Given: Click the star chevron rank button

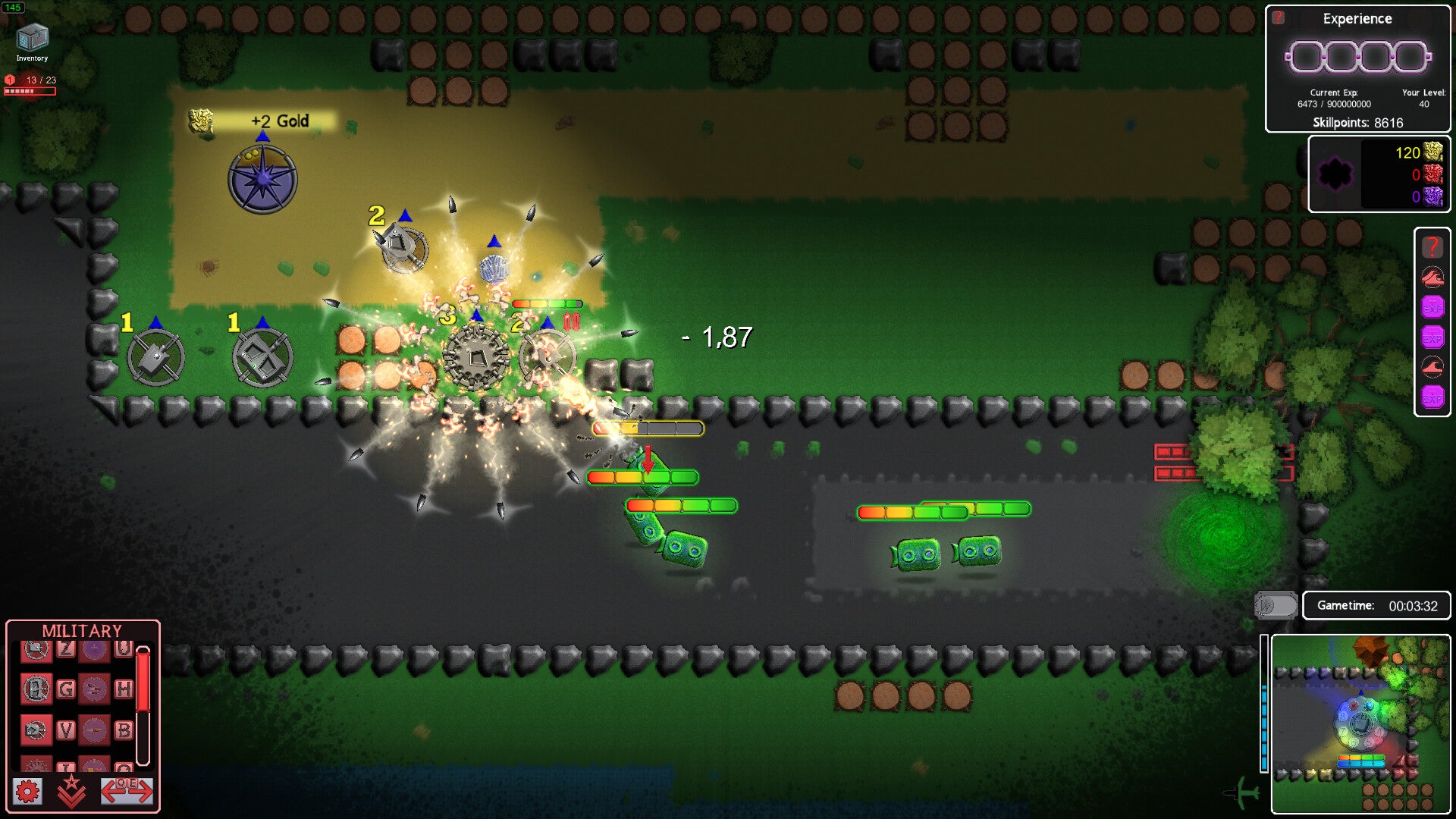Looking at the screenshot, I should pyautogui.click(x=71, y=791).
